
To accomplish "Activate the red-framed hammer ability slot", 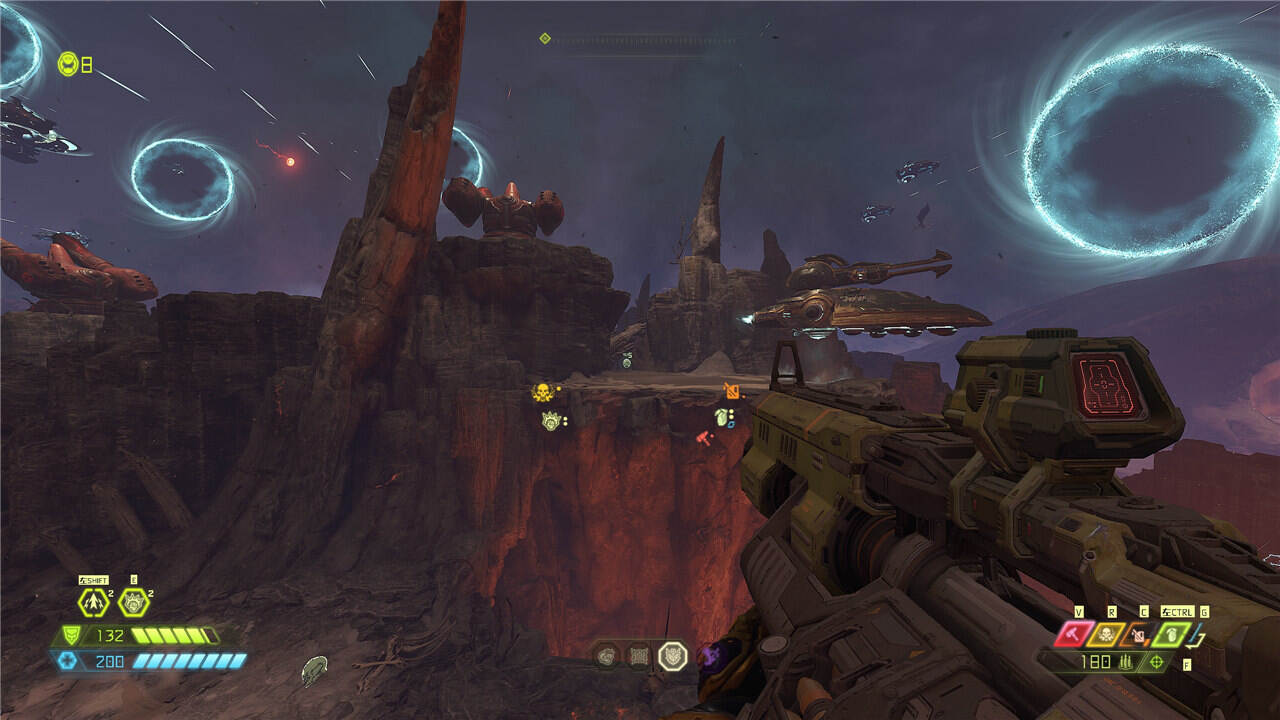I will click(1076, 634).
